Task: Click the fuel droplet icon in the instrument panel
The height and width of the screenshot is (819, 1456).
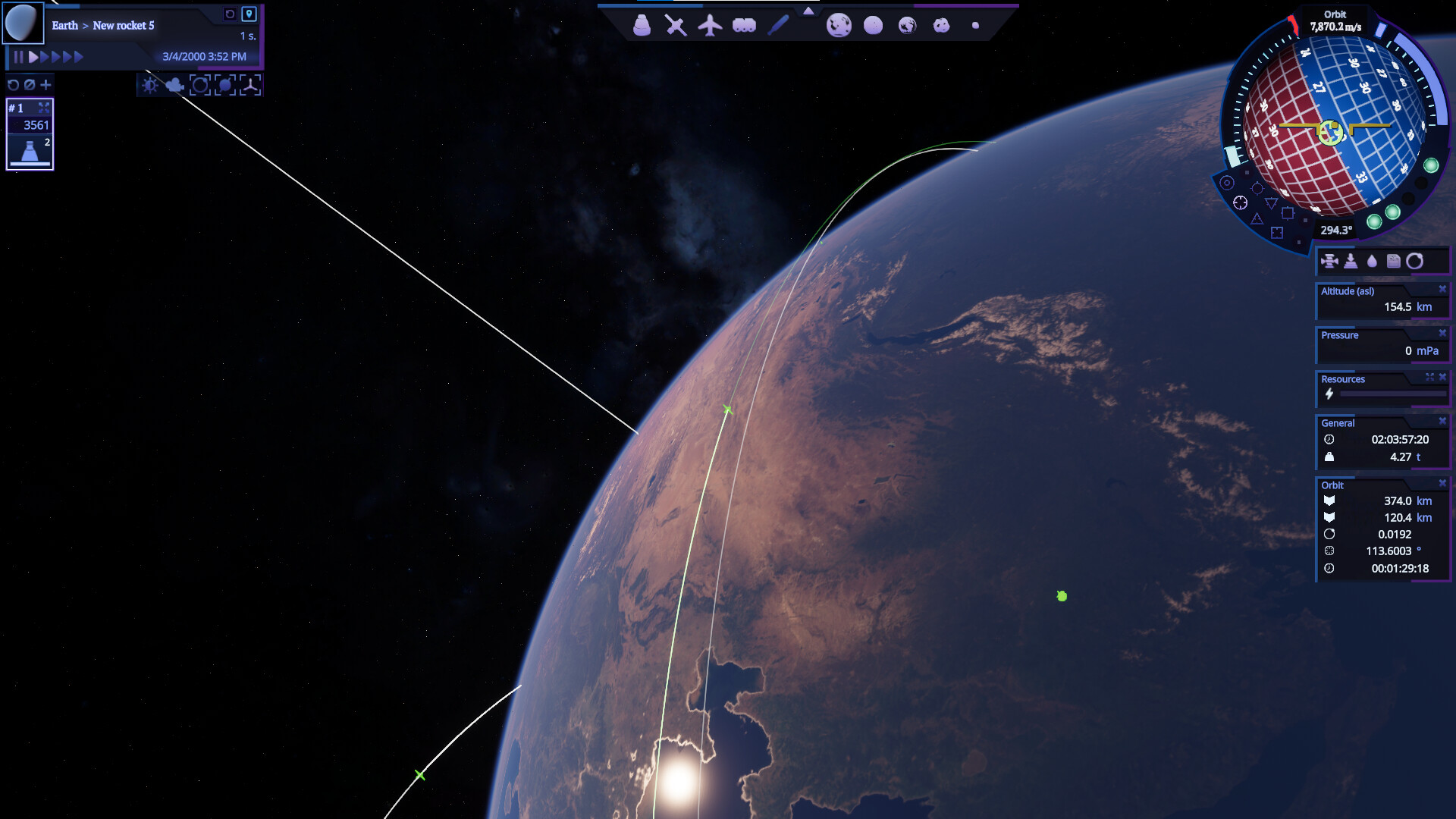Action: (x=1371, y=262)
